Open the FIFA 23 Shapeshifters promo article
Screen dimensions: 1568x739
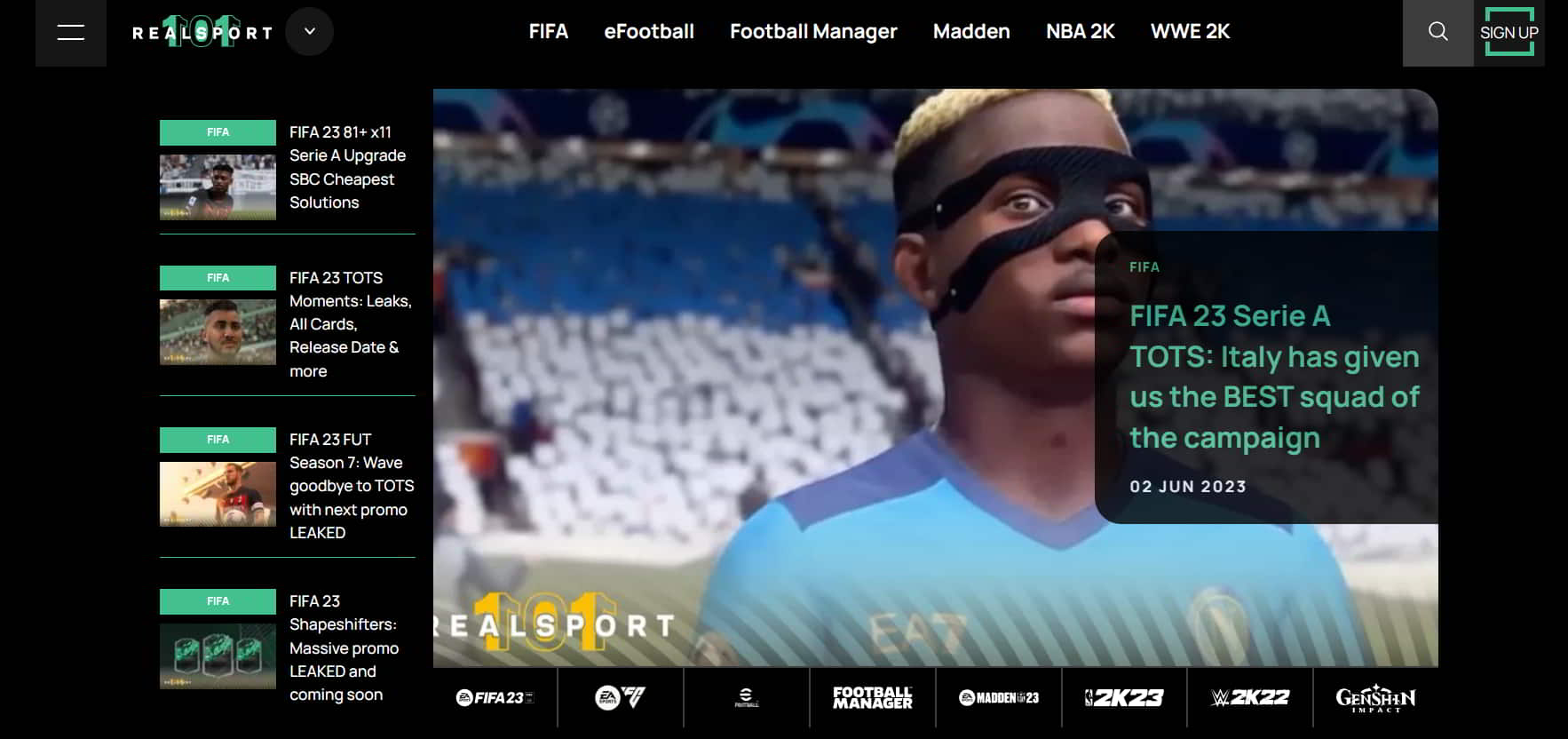(x=343, y=648)
